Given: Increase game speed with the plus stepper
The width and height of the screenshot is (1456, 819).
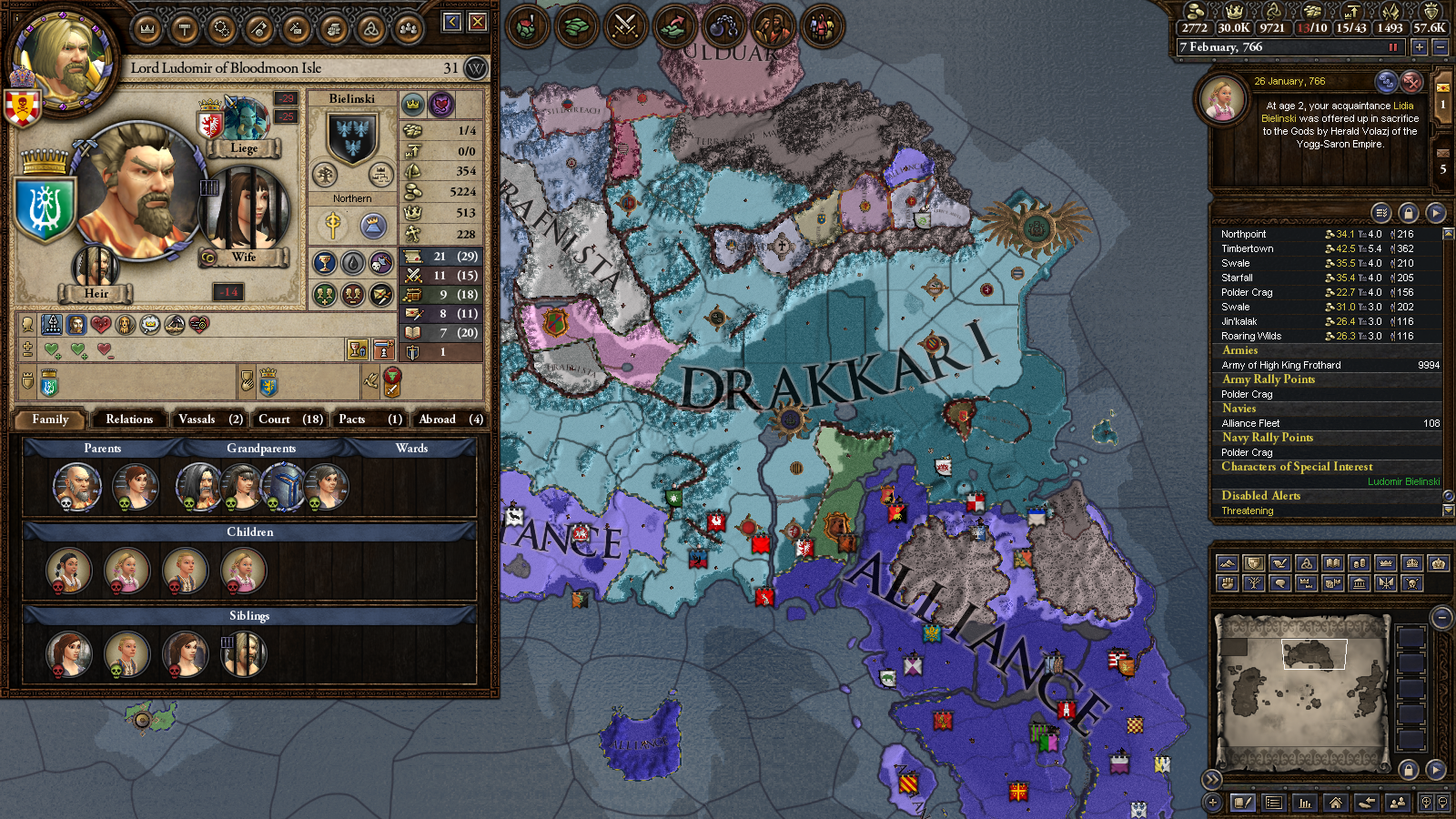Looking at the screenshot, I should [x=1420, y=47].
